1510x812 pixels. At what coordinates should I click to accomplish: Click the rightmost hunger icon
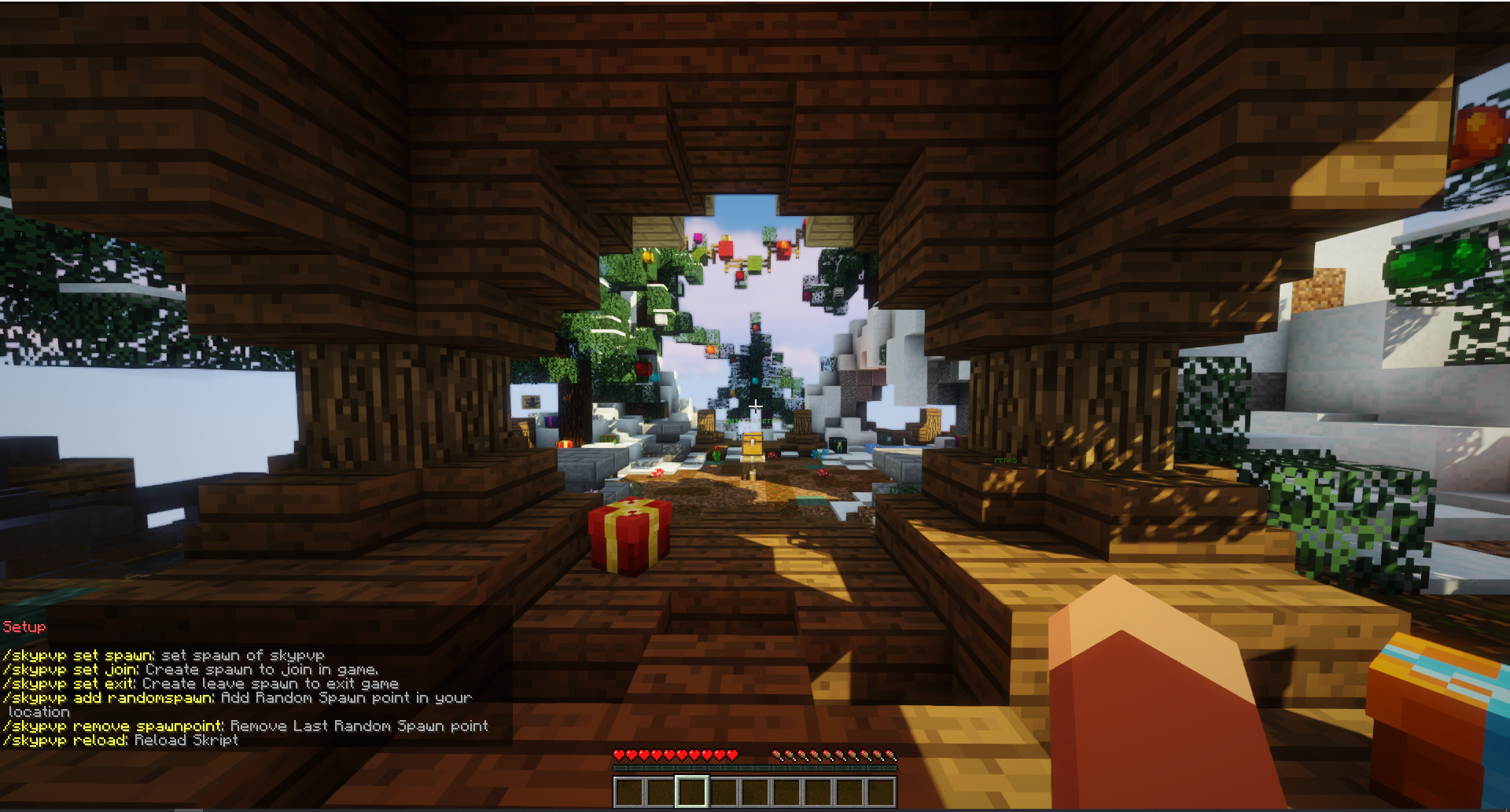891,754
